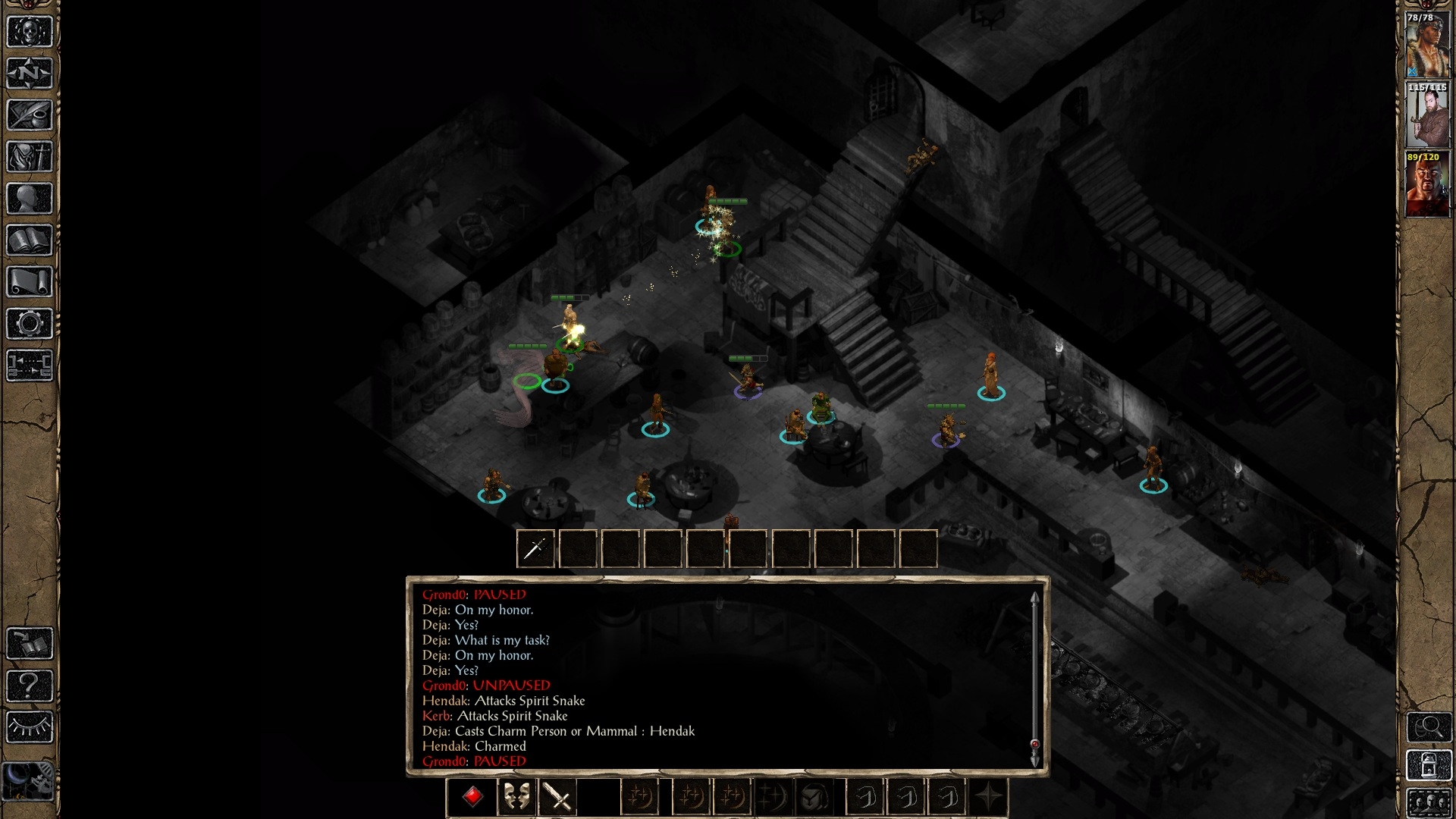Select the first party portrait
1456x819 pixels.
1427,45
